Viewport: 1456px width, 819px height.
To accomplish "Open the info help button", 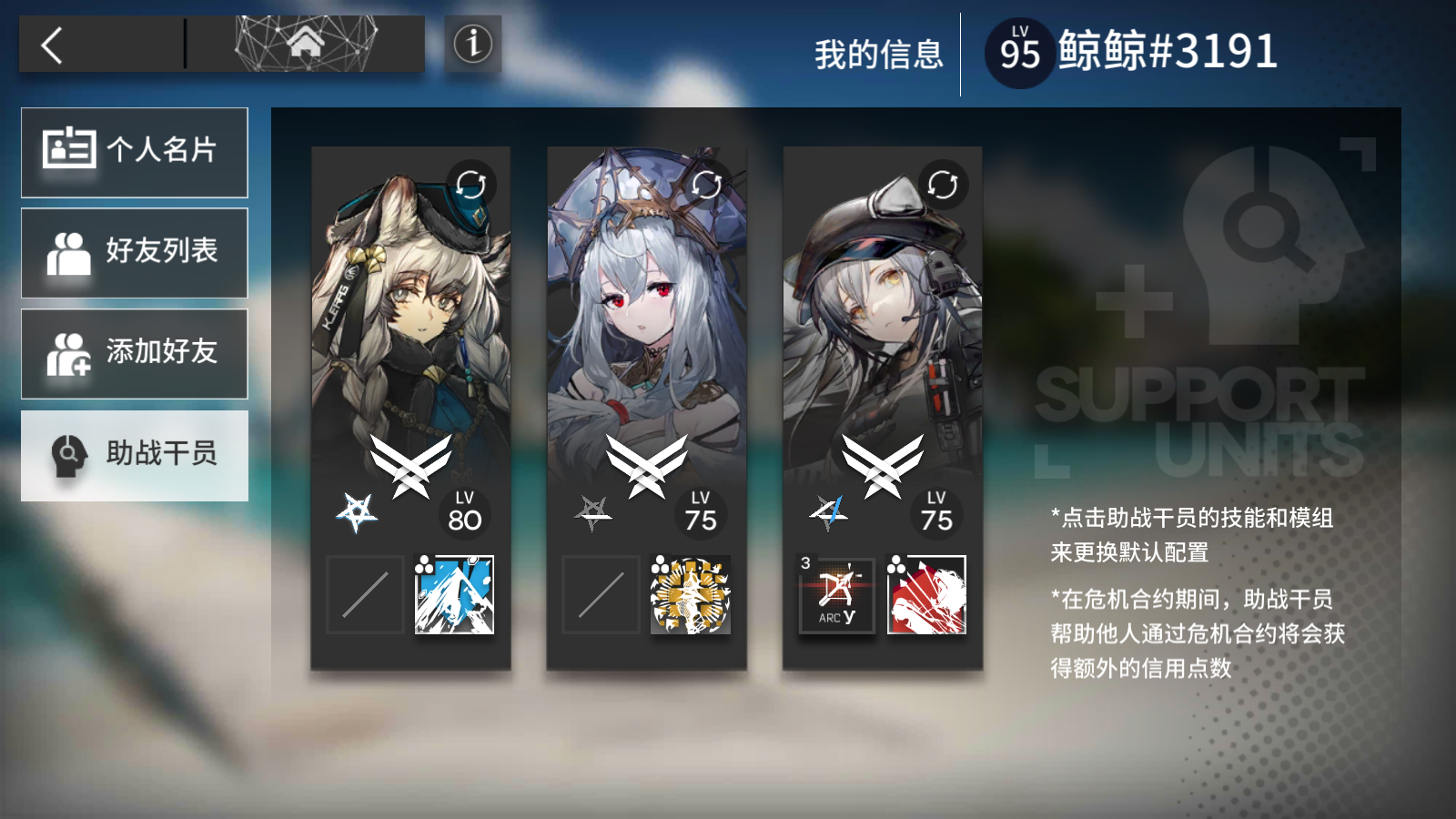I will tap(472, 44).
